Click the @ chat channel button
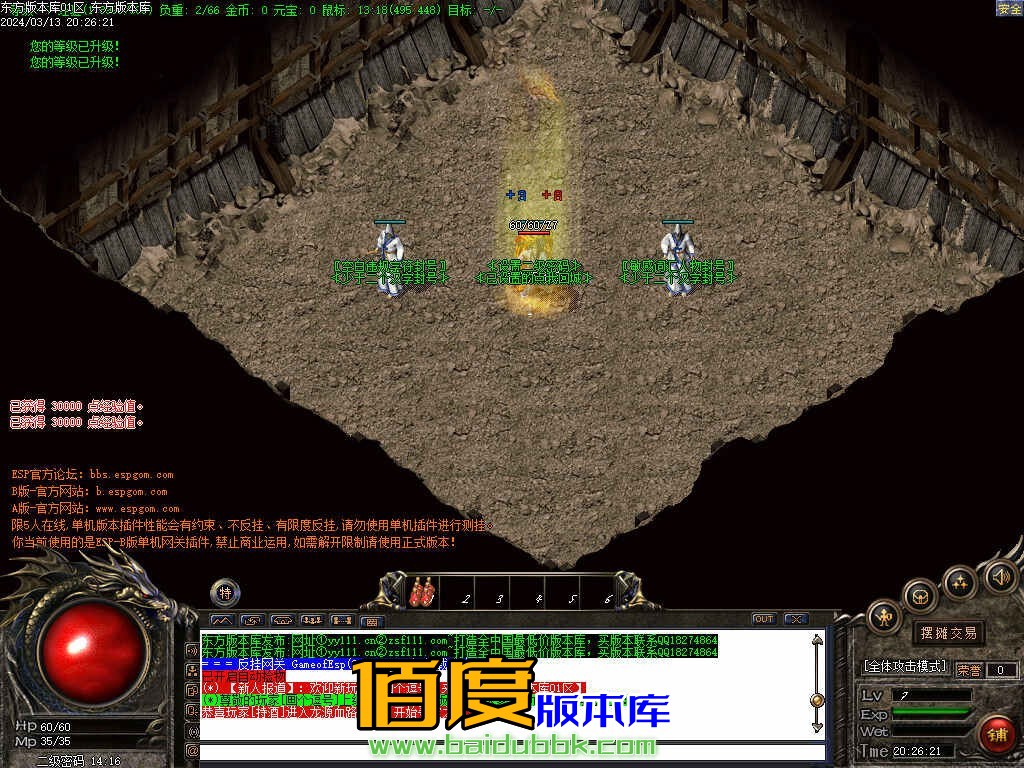The image size is (1024, 768). tap(191, 750)
